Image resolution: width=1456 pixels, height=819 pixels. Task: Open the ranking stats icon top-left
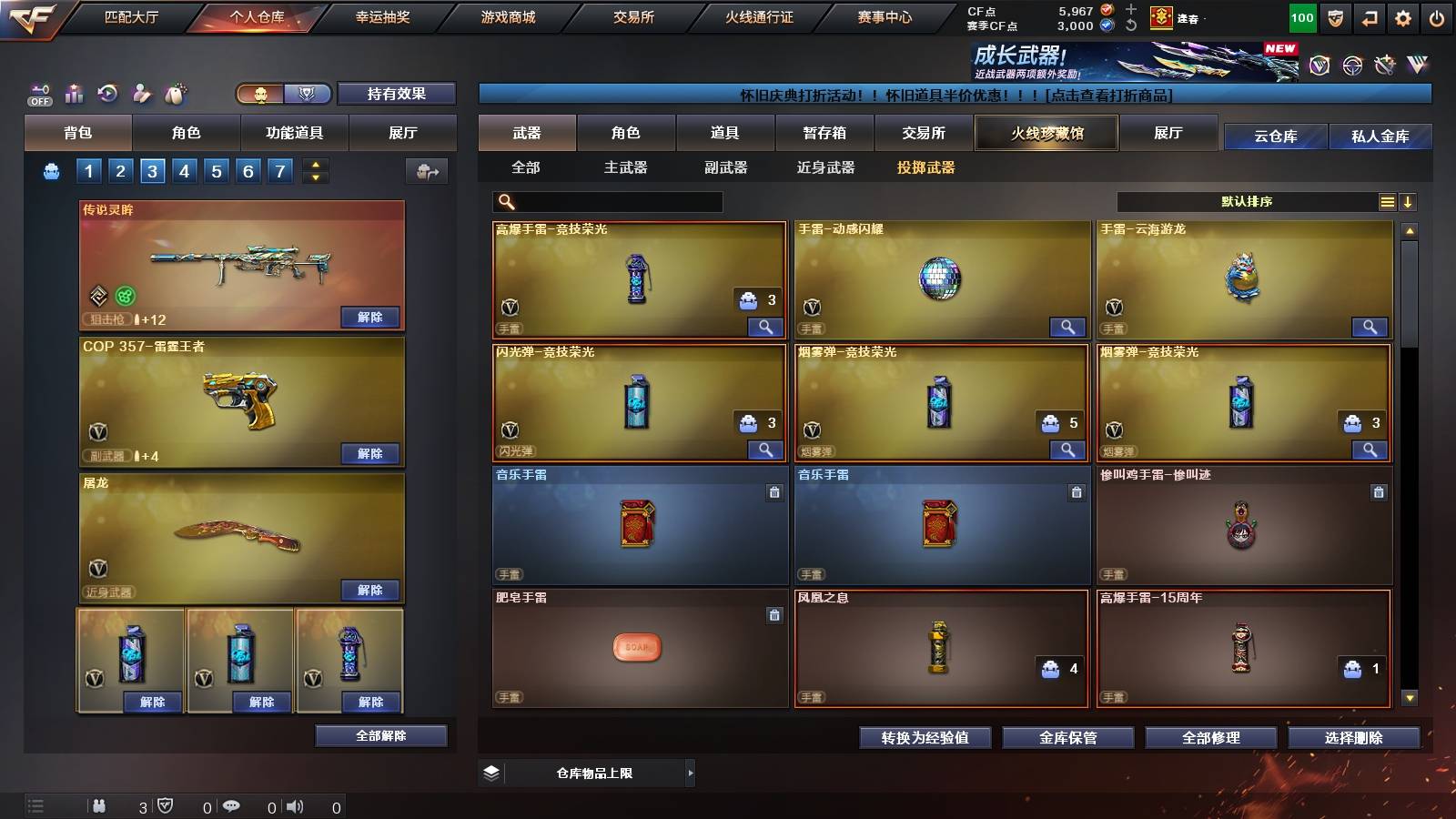pyautogui.click(x=75, y=91)
